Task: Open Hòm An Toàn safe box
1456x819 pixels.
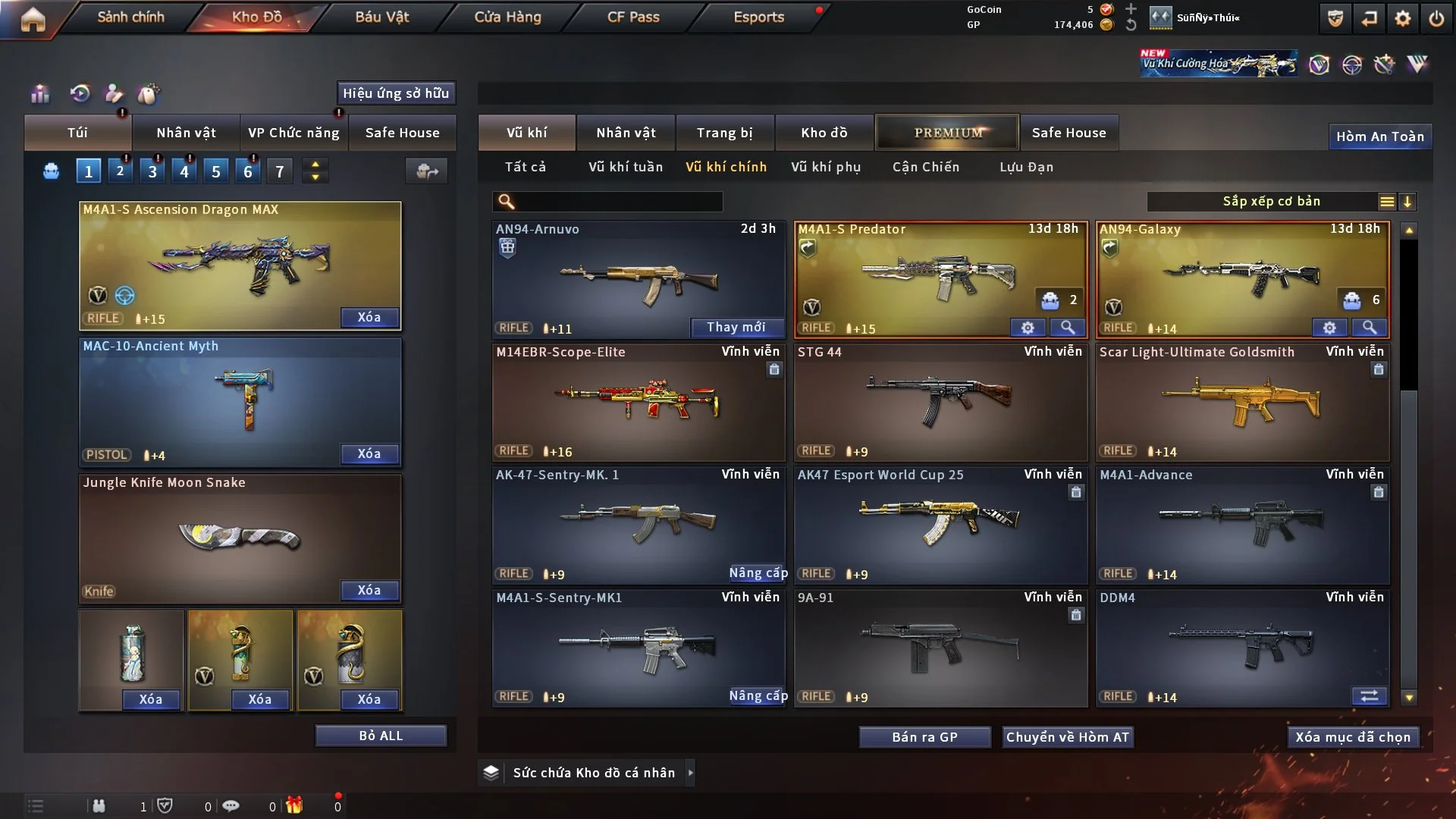Action: coord(1379,136)
